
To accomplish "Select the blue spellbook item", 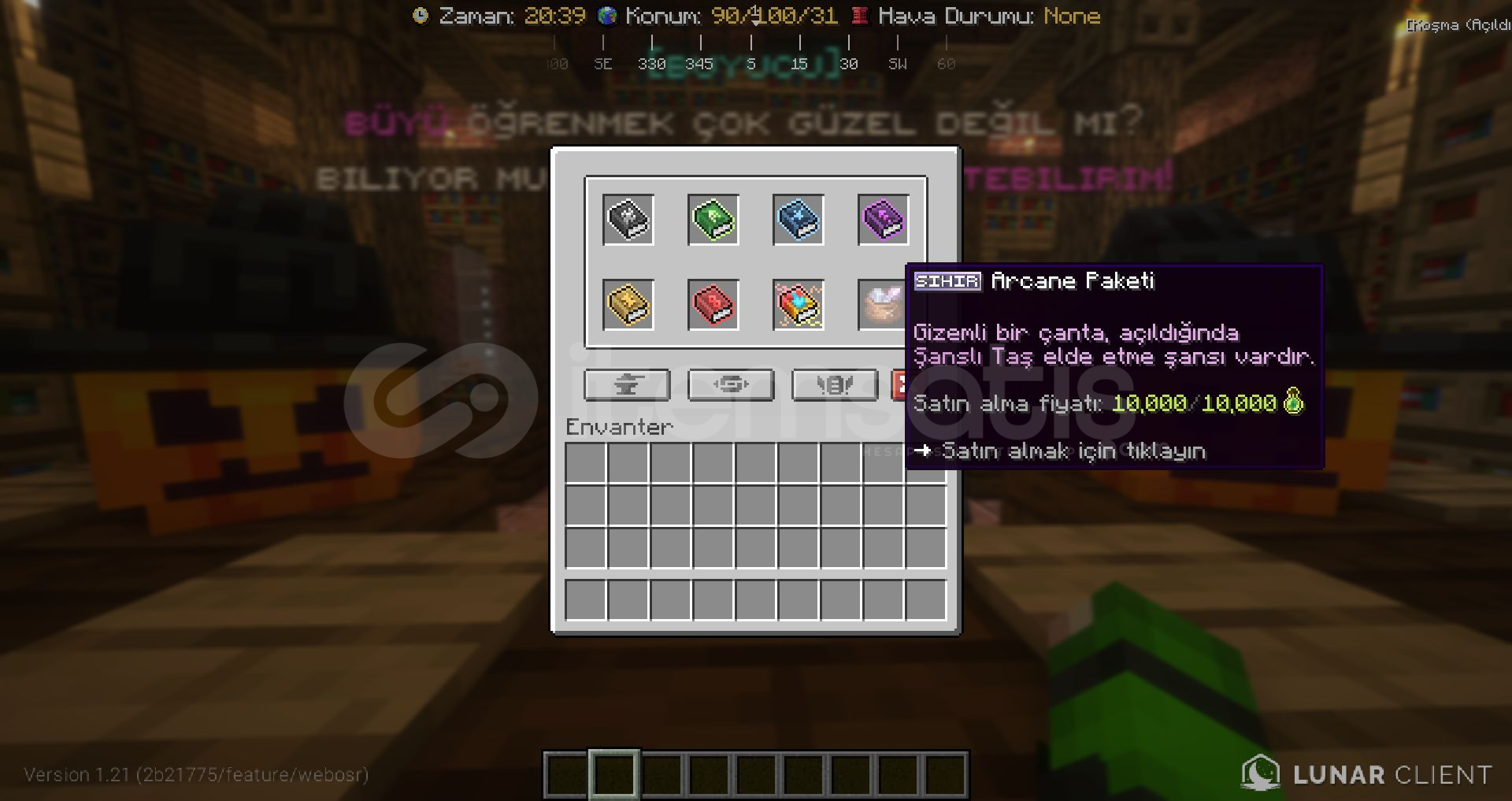I will coord(798,221).
